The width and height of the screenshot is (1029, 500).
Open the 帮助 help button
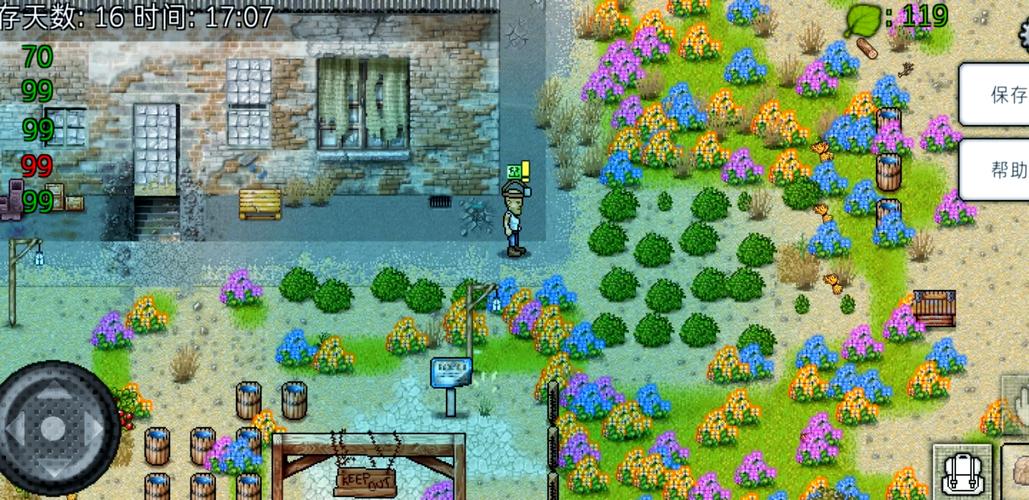click(1003, 169)
